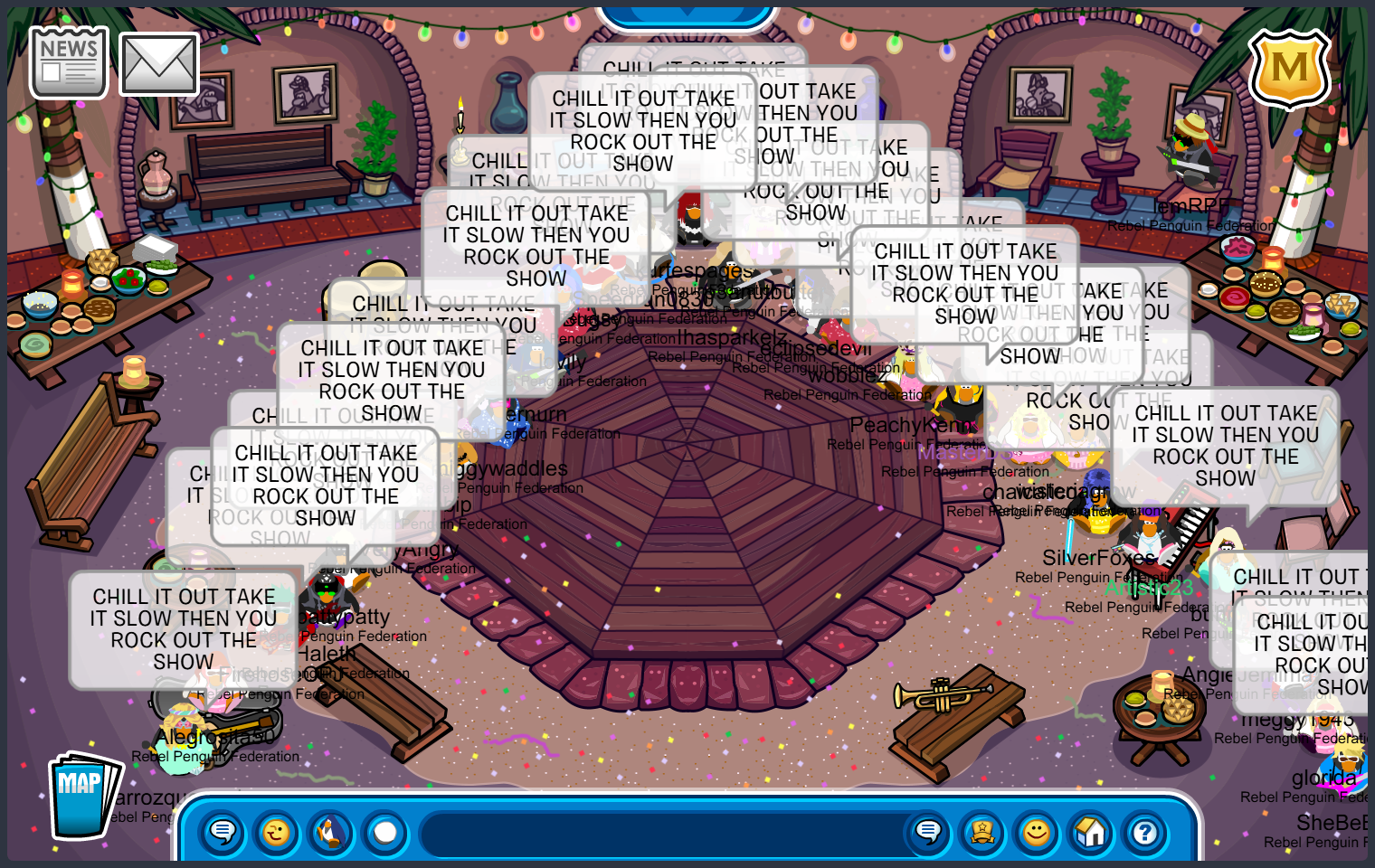The width and height of the screenshot is (1375, 868).
Task: Go to your igloo with the house button
Action: [x=1091, y=832]
